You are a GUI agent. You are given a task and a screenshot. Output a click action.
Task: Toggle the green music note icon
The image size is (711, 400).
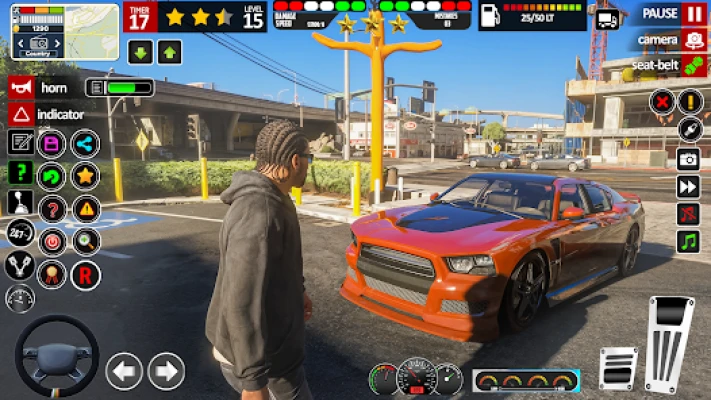(689, 241)
